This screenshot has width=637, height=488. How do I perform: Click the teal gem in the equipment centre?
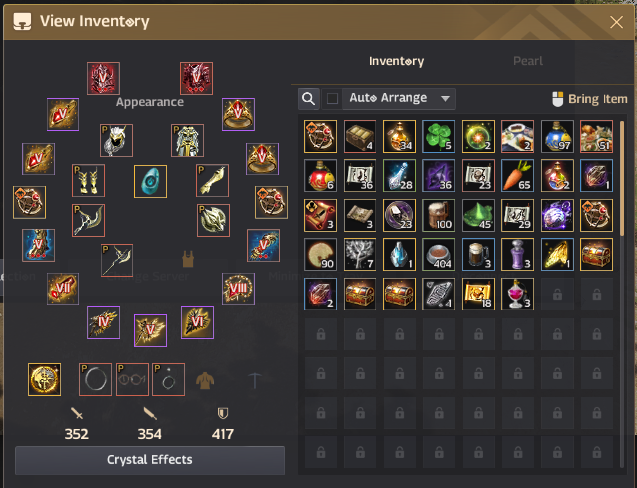tap(150, 182)
